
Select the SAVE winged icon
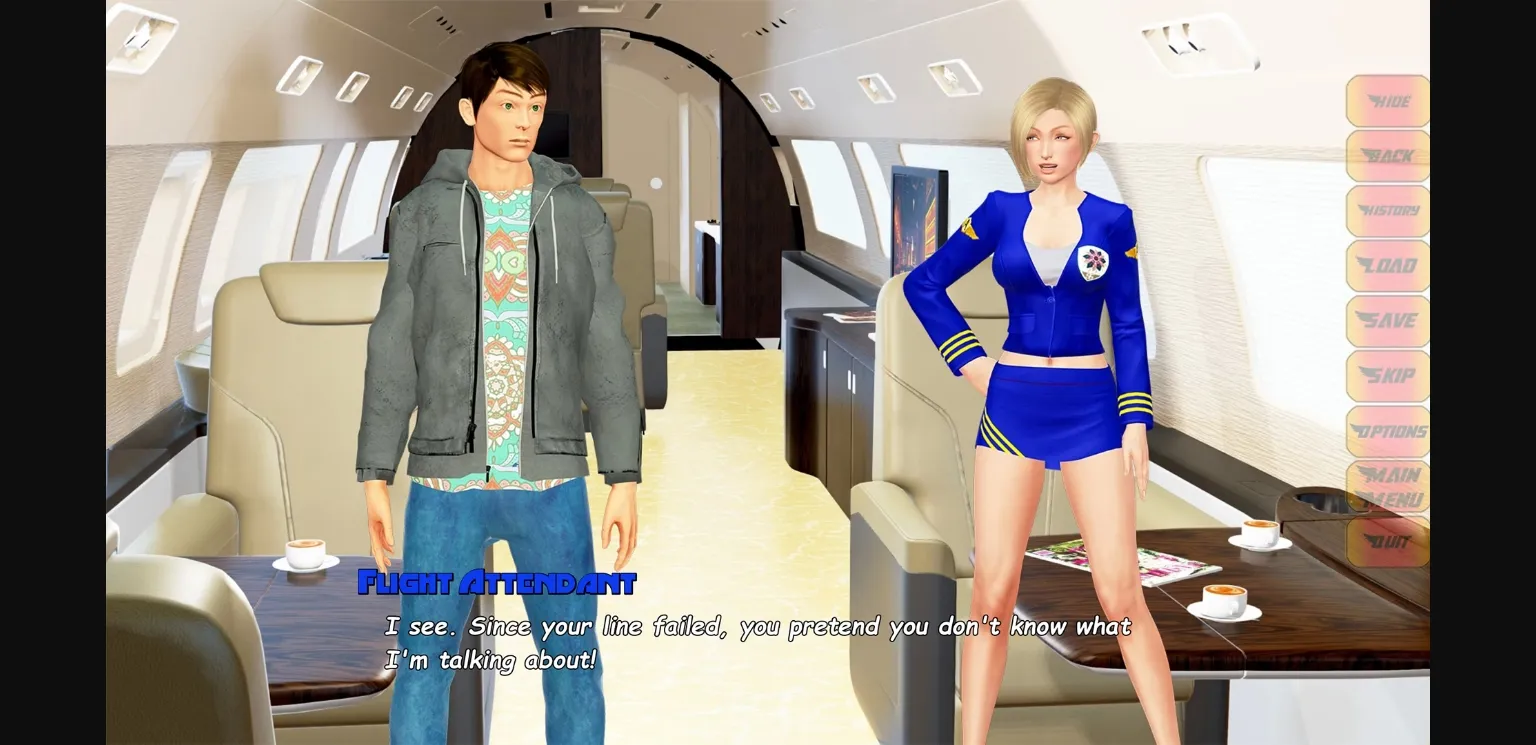(x=1388, y=320)
